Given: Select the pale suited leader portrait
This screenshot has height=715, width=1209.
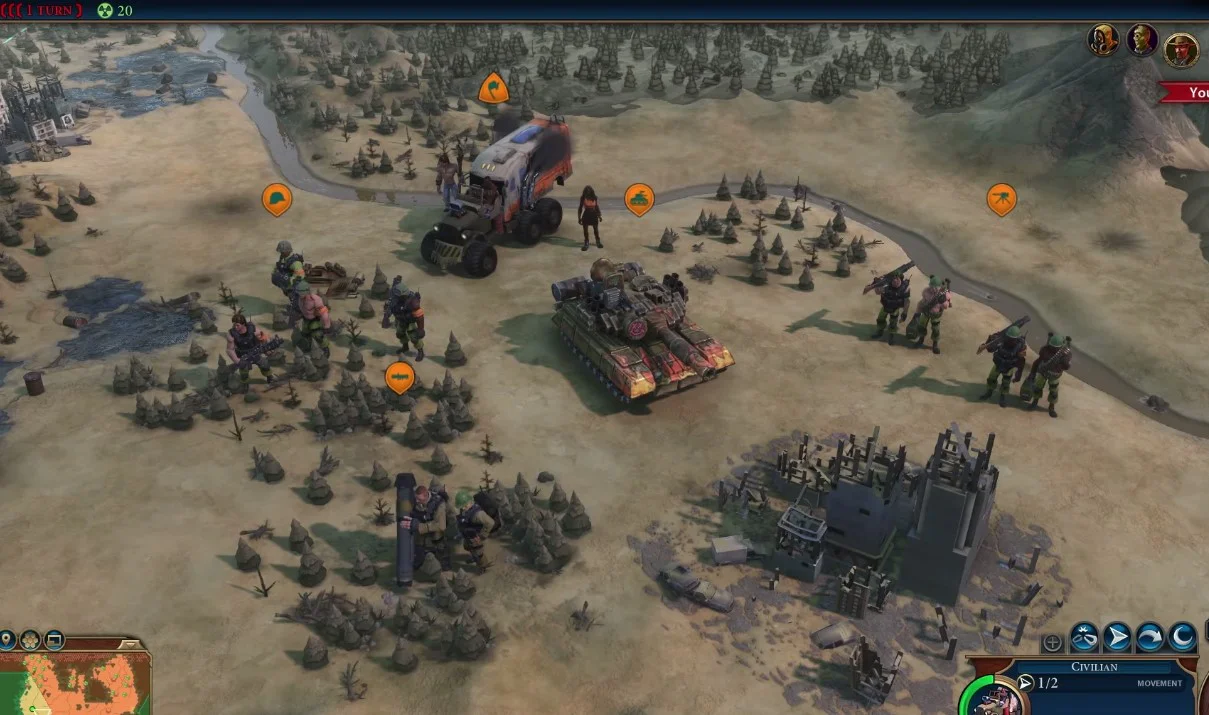Looking at the screenshot, I should (x=1142, y=41).
